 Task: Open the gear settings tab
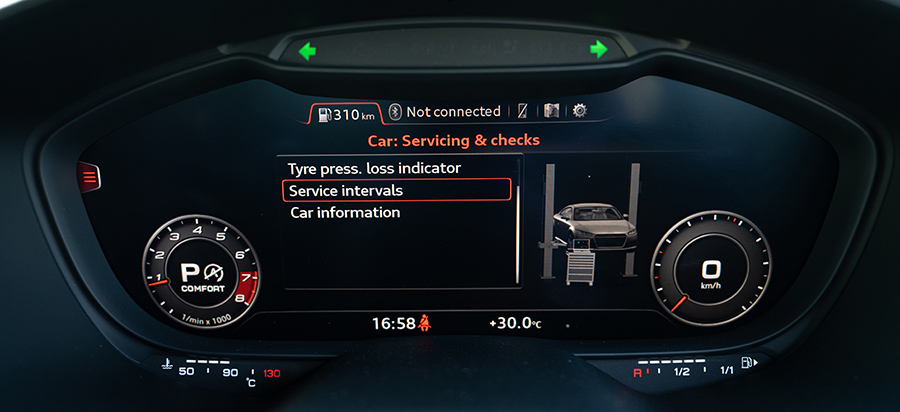[x=580, y=111]
